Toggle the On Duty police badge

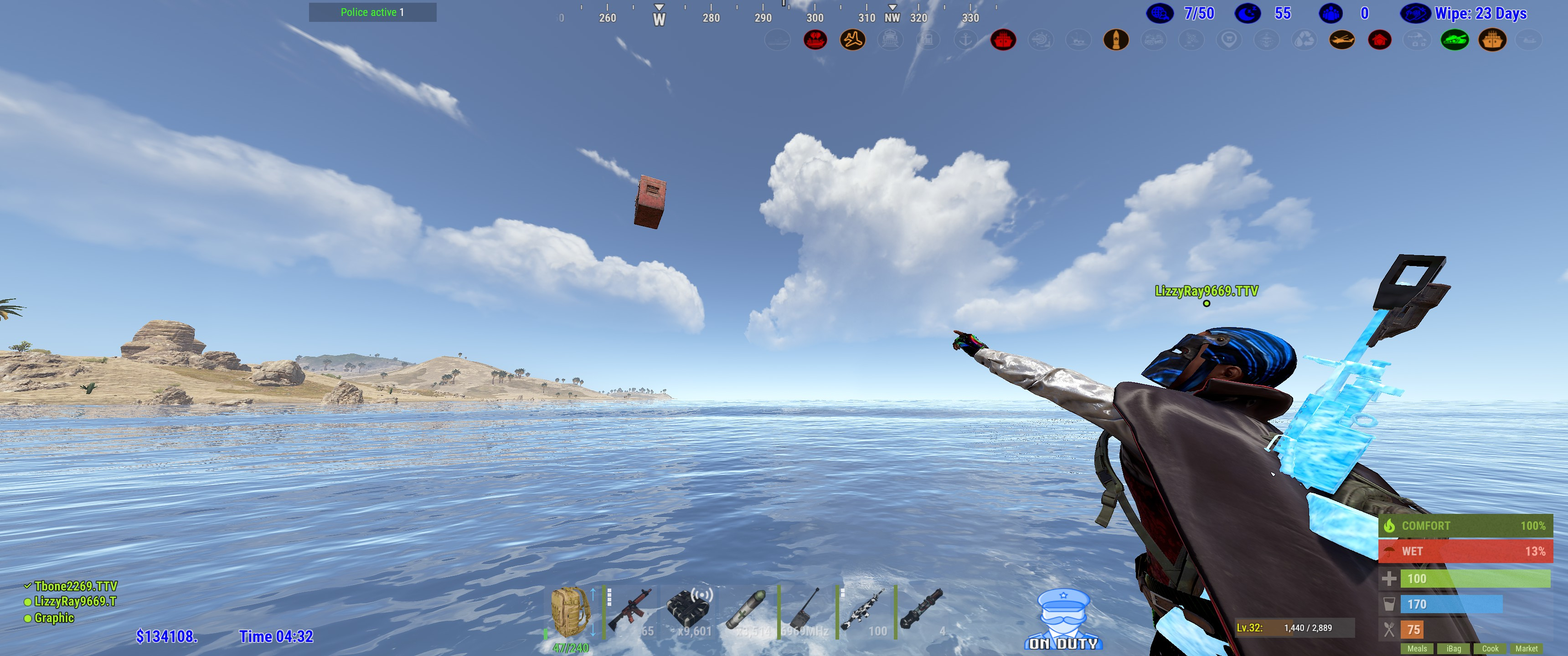1063,618
